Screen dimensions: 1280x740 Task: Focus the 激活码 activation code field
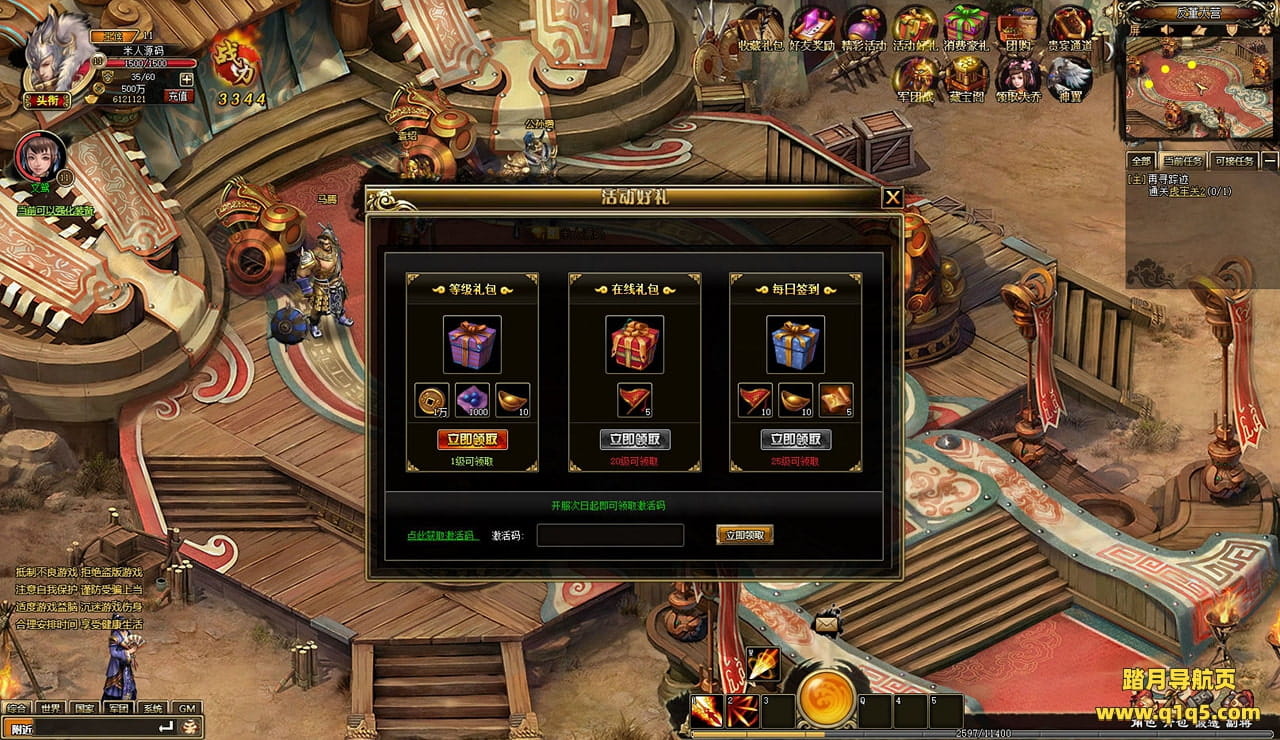pos(610,536)
